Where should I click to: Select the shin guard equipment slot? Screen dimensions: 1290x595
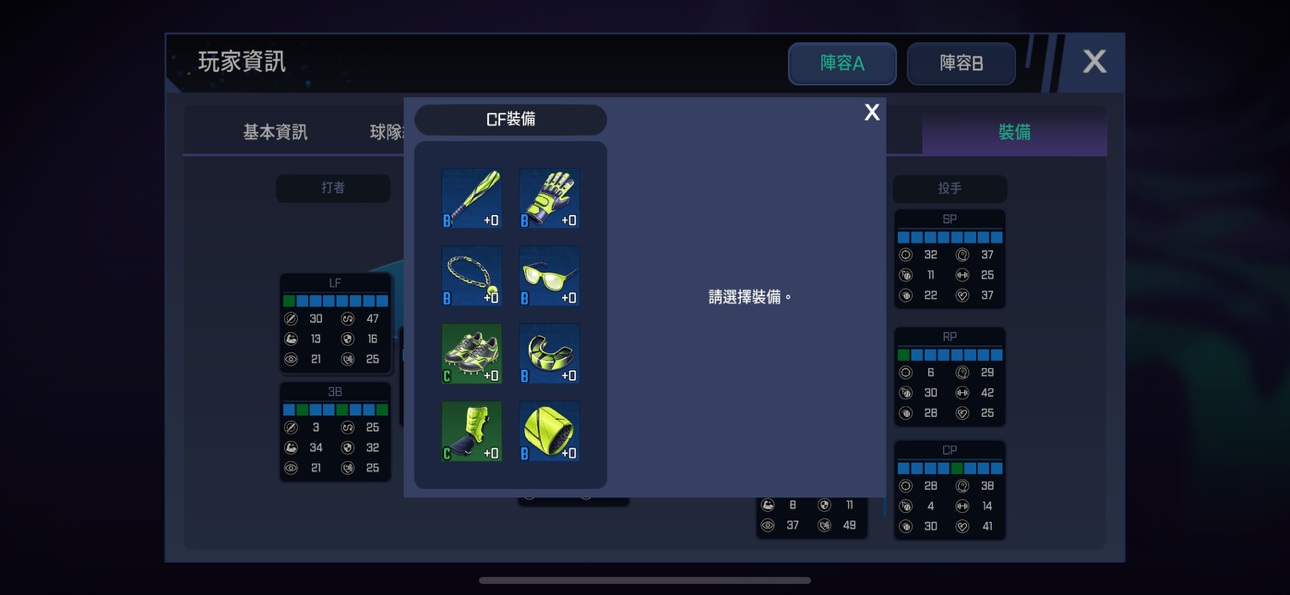(x=471, y=432)
